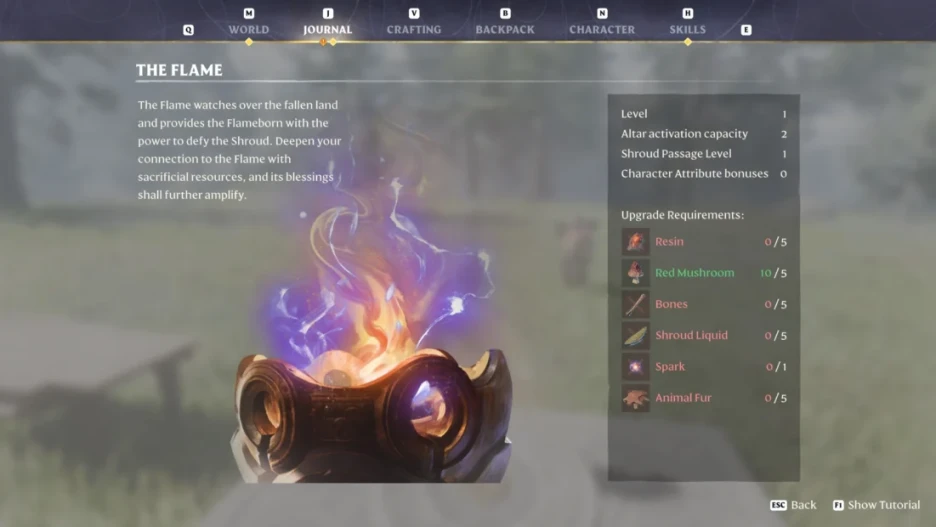Image resolution: width=936 pixels, height=527 pixels.
Task: Pick the Shroud Liquid requirement
Action: click(704, 335)
